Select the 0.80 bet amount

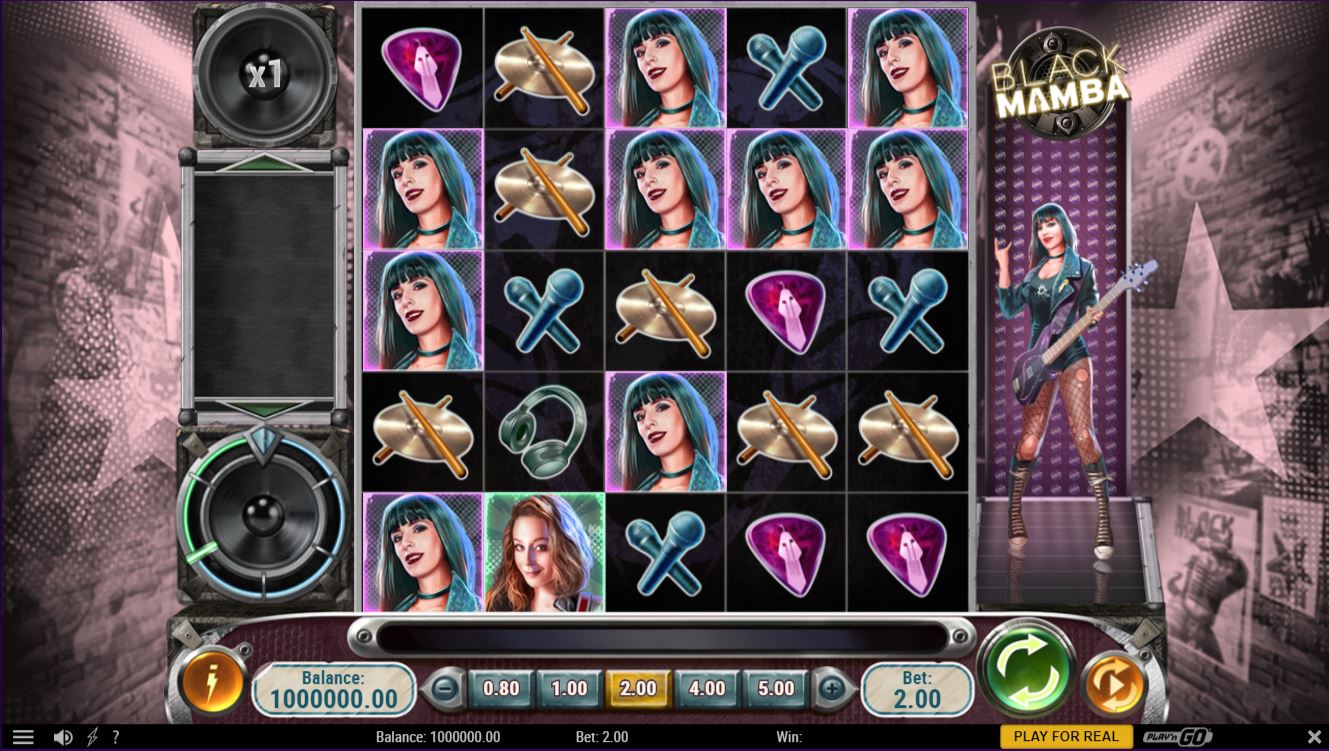point(501,688)
